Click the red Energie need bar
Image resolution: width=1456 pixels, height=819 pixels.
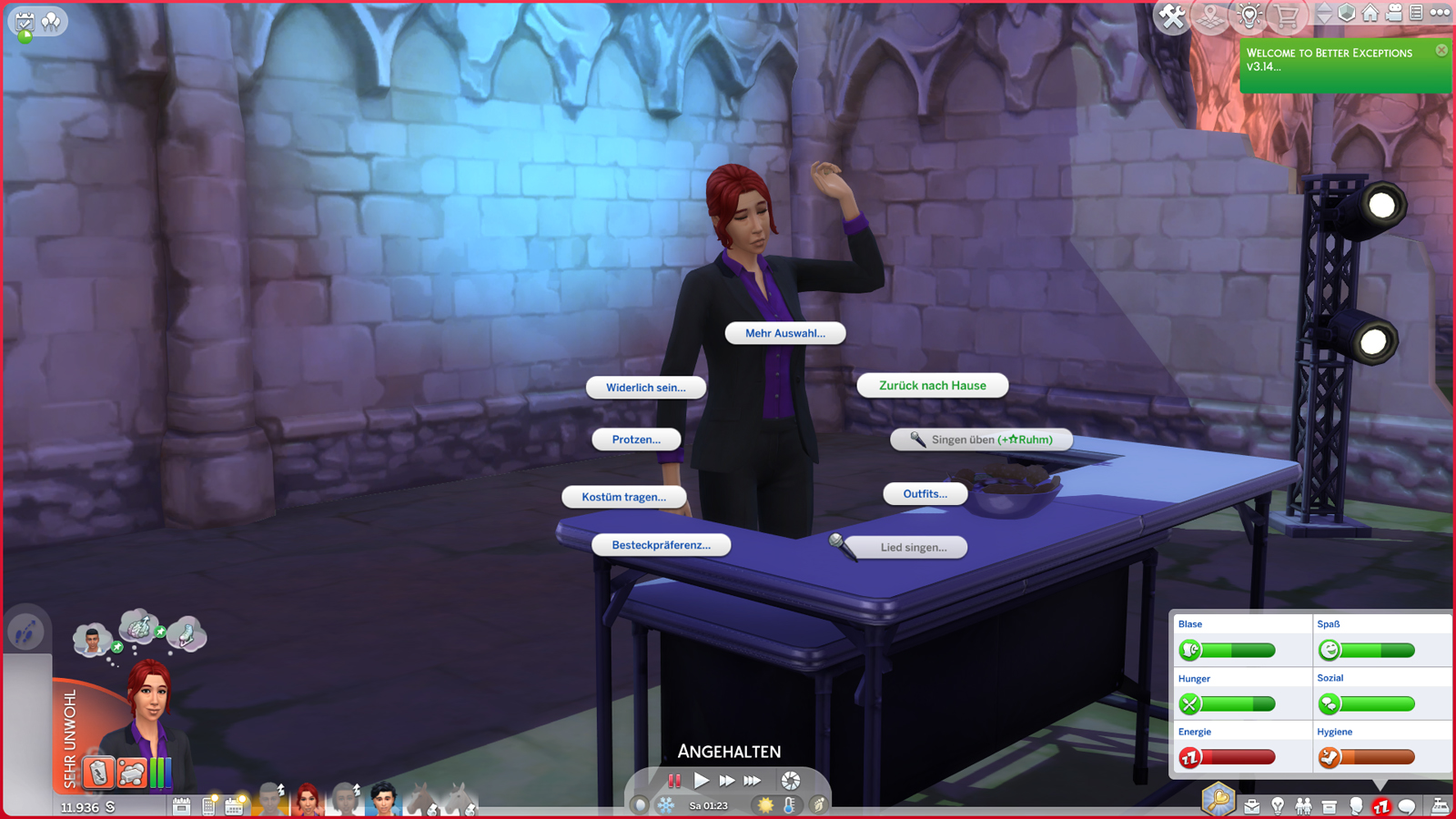pyautogui.click(x=1238, y=756)
